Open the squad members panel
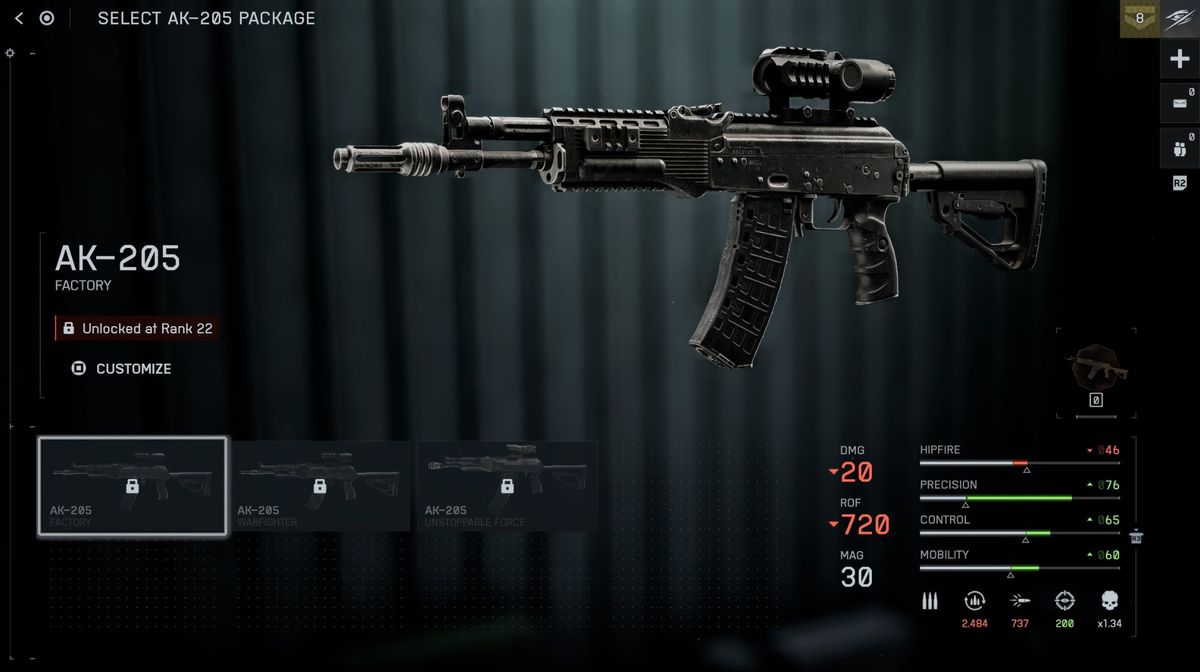 pos(1179,147)
